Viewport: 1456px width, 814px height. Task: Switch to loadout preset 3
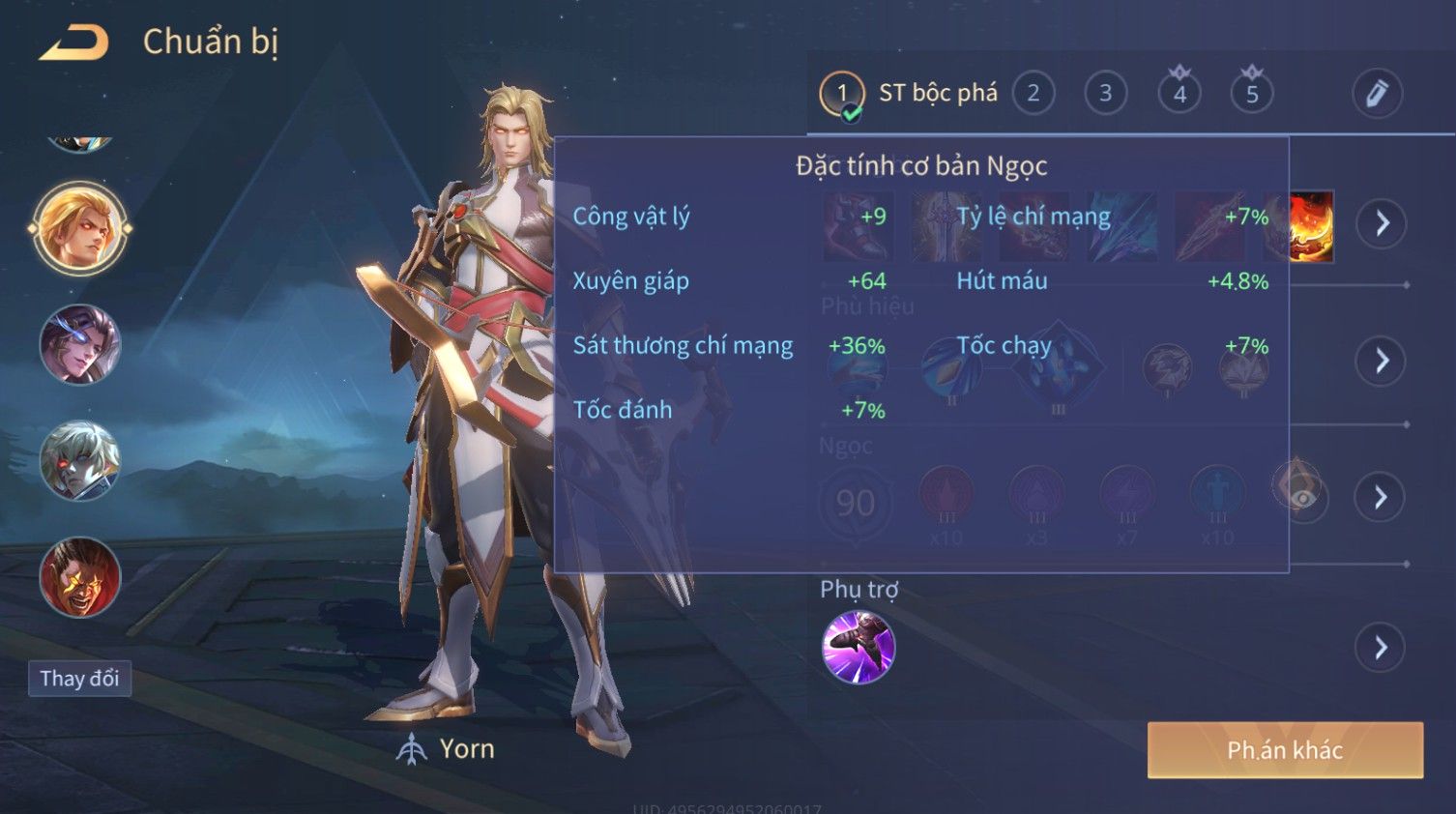[x=1105, y=94]
